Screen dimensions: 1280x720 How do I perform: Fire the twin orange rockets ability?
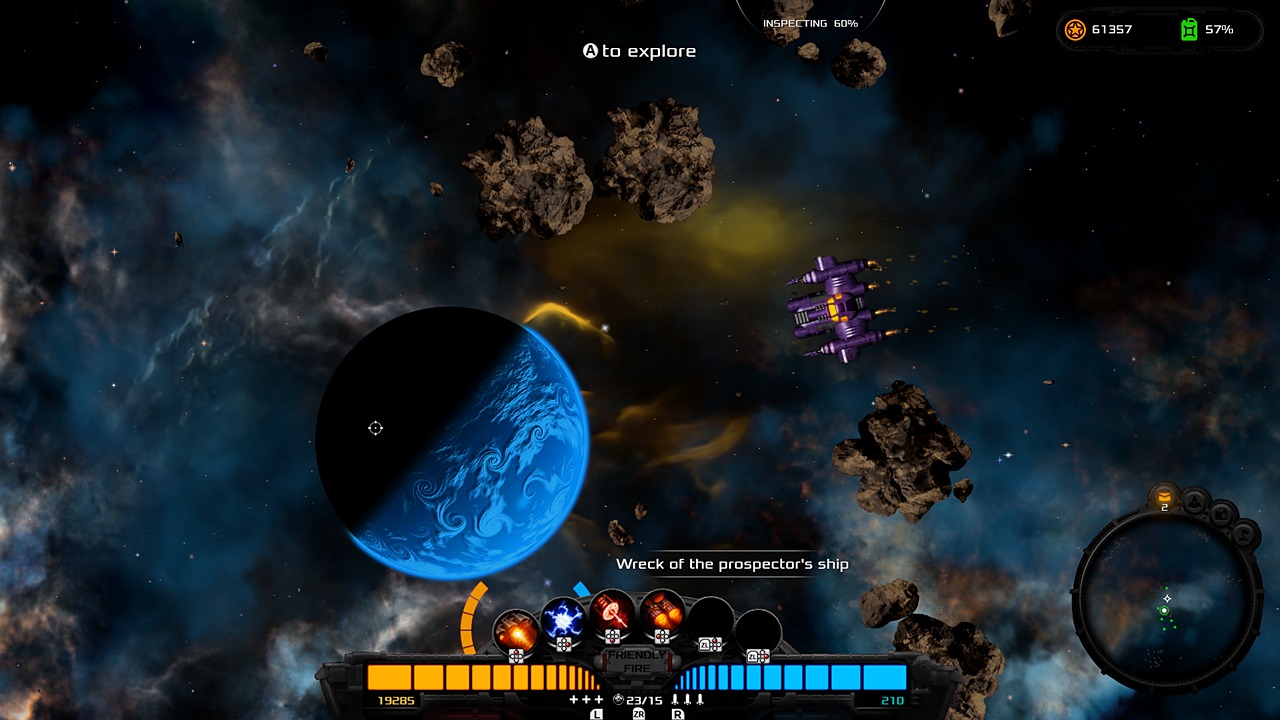(661, 612)
